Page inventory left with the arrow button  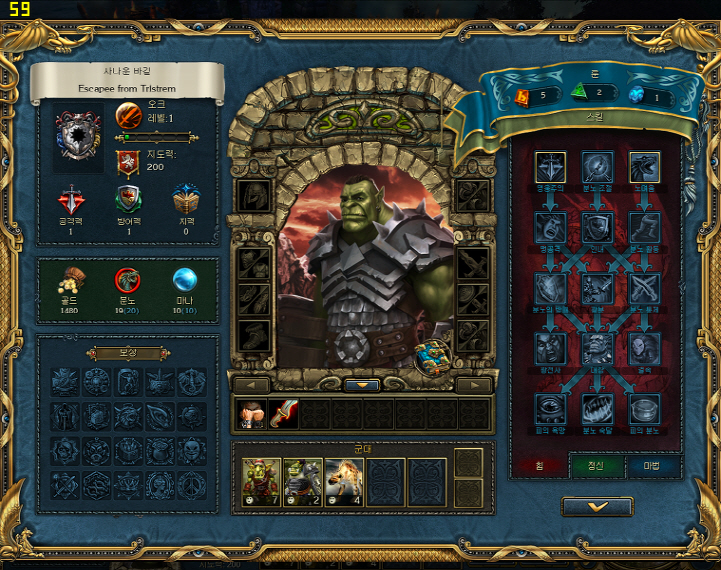point(250,385)
